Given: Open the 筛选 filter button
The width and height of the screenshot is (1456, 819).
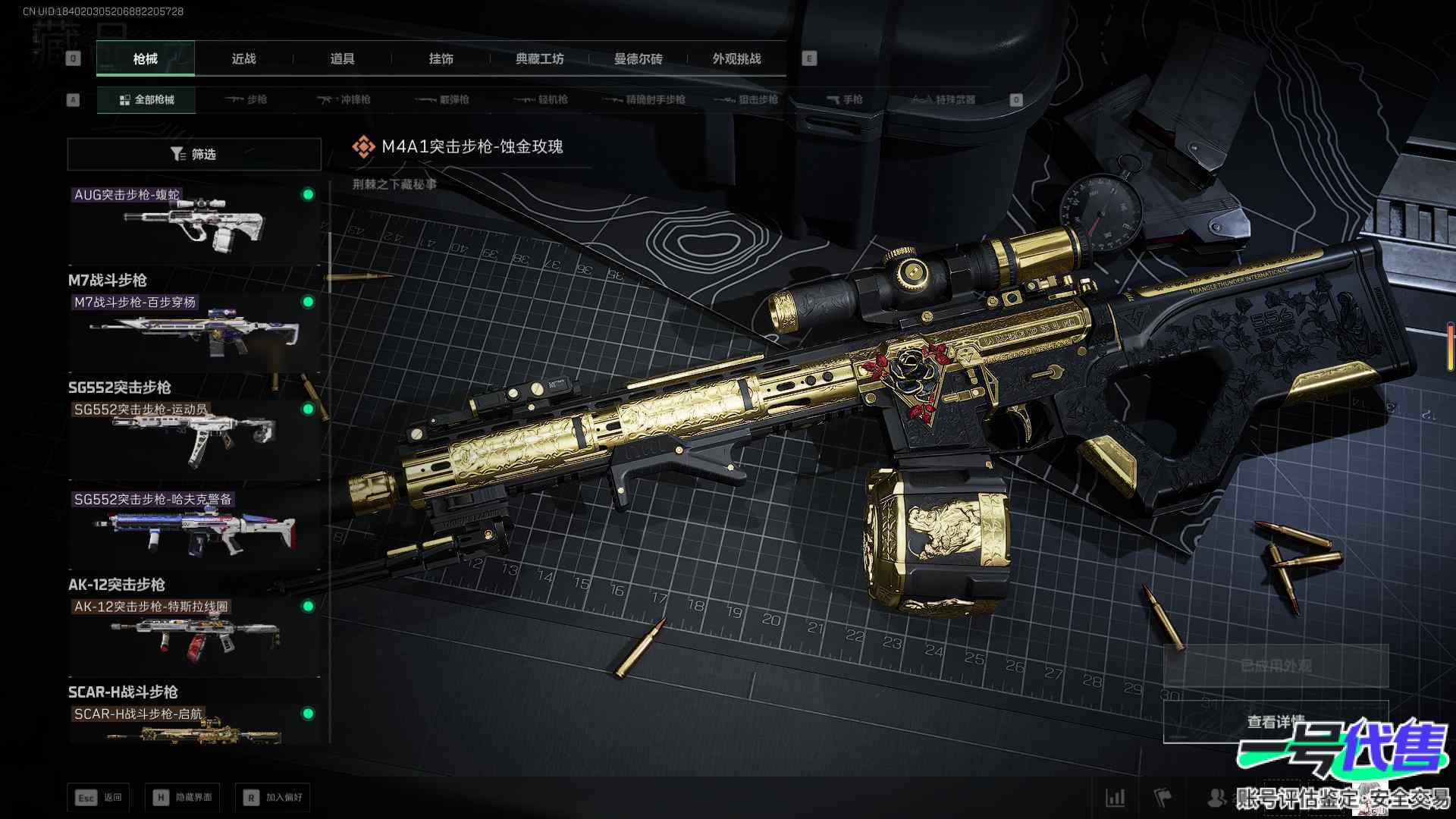Looking at the screenshot, I should point(194,154).
